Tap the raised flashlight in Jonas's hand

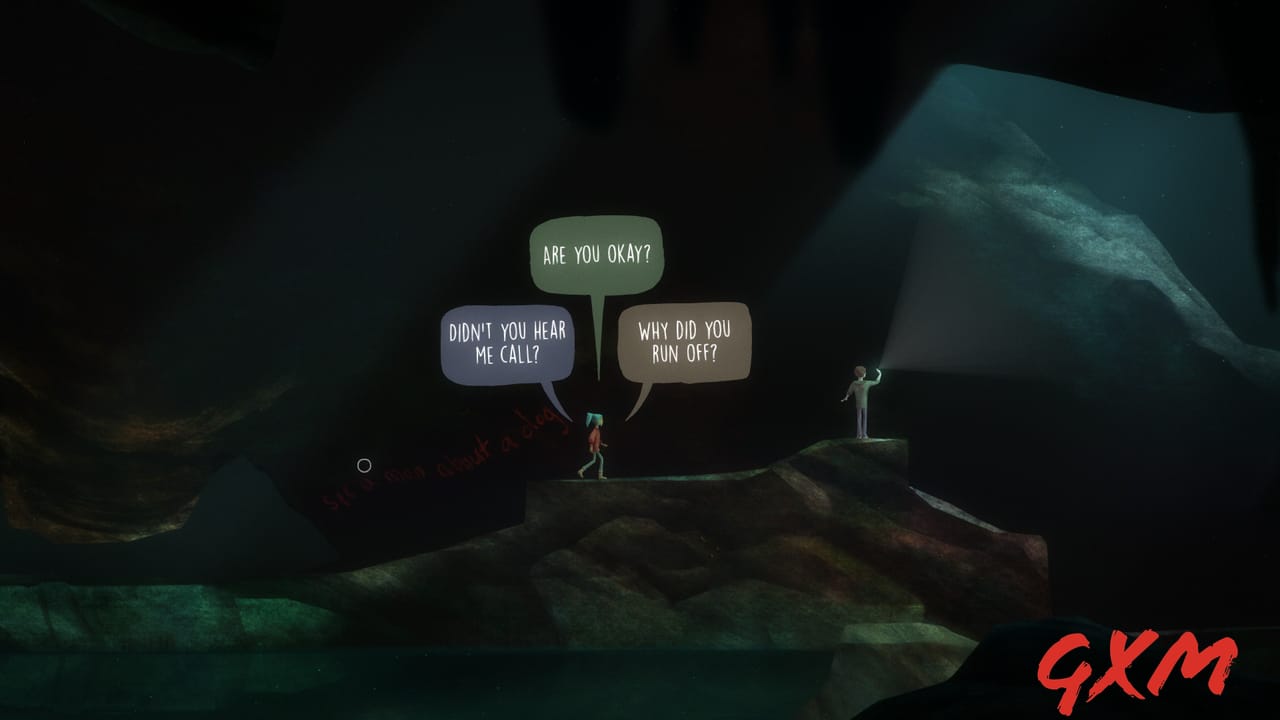pyautogui.click(x=880, y=370)
